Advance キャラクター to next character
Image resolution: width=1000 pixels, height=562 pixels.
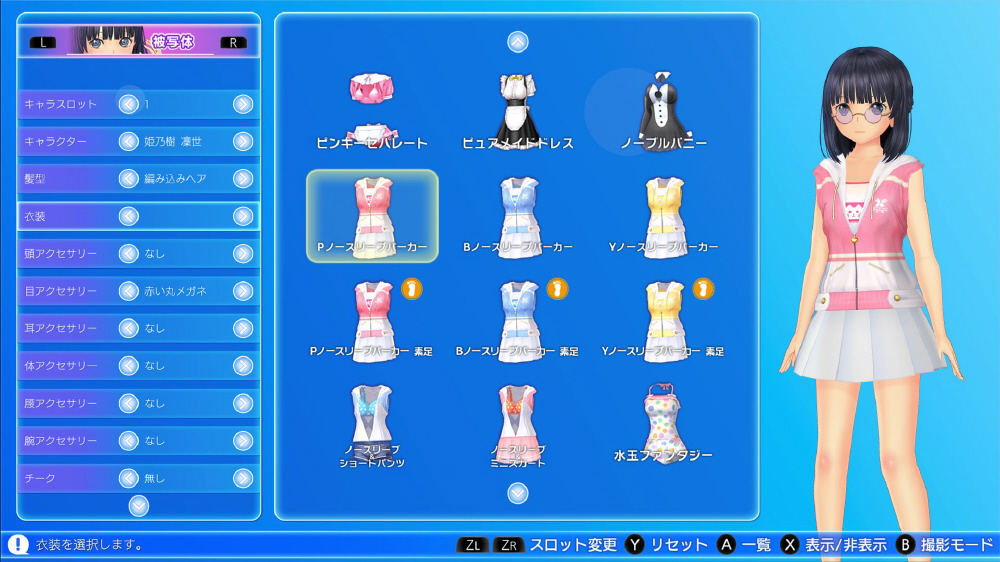pos(243,141)
